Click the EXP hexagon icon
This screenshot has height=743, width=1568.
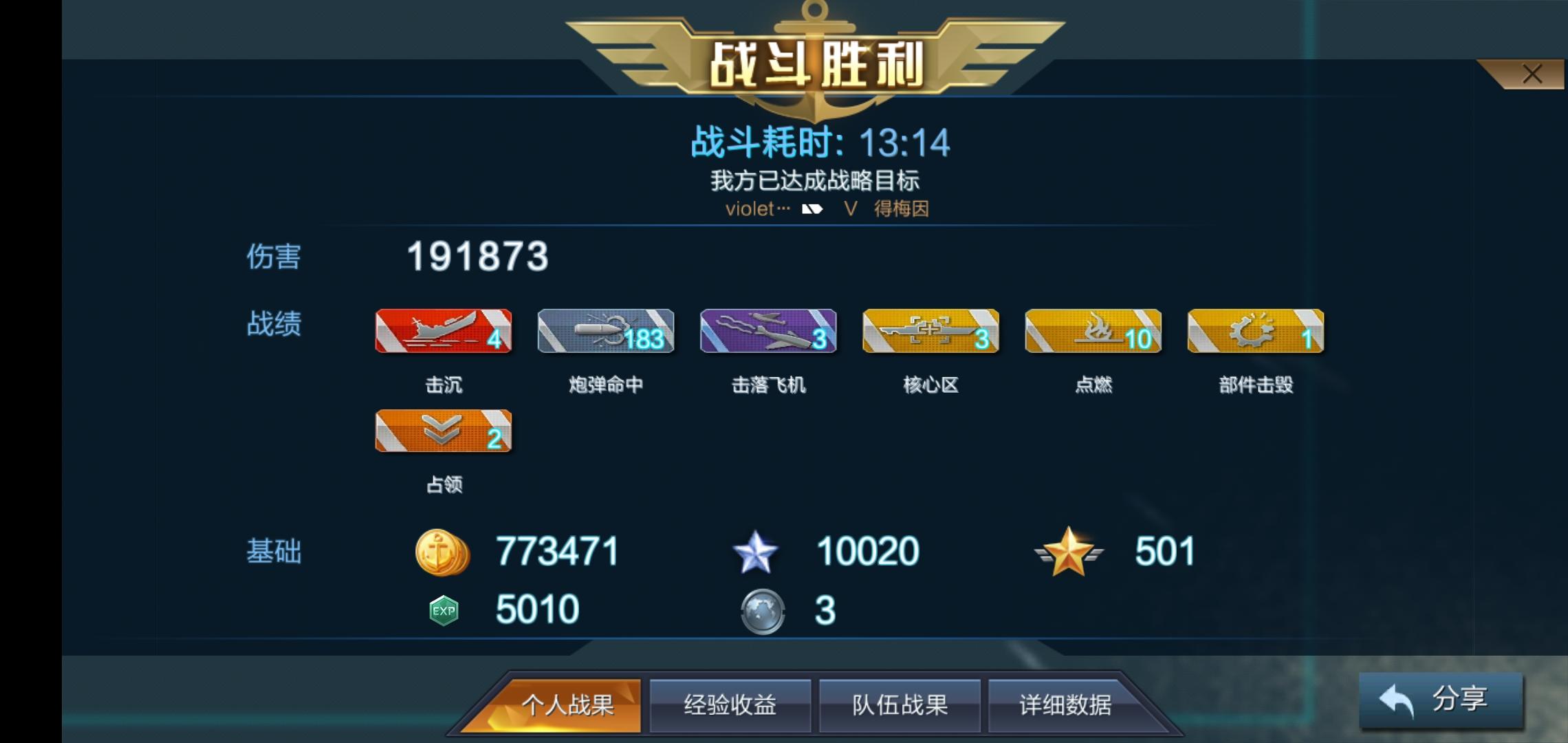444,608
